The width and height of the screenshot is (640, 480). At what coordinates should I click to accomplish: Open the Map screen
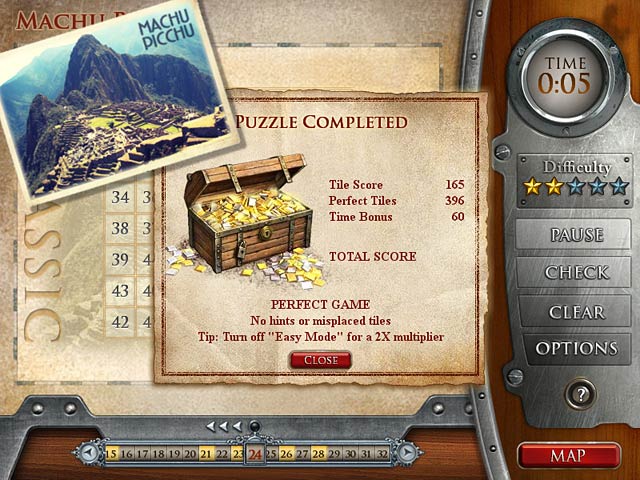point(568,455)
